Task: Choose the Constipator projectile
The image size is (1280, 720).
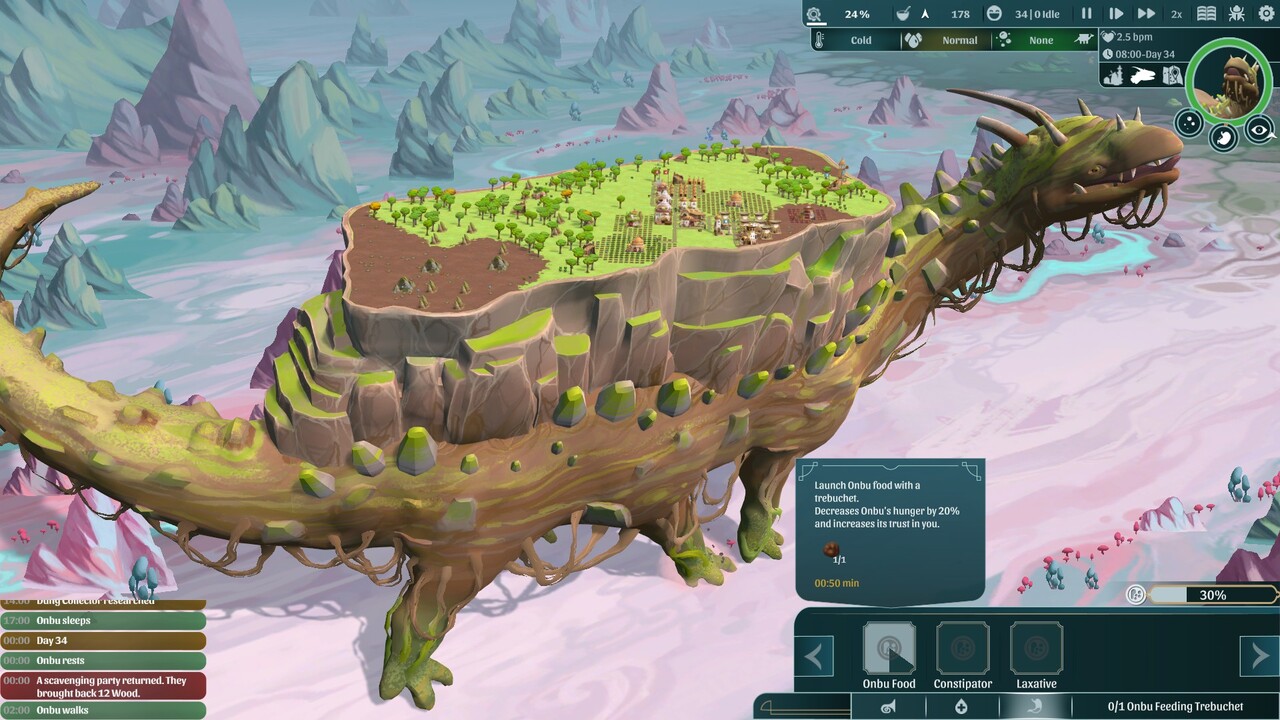Action: pos(962,650)
